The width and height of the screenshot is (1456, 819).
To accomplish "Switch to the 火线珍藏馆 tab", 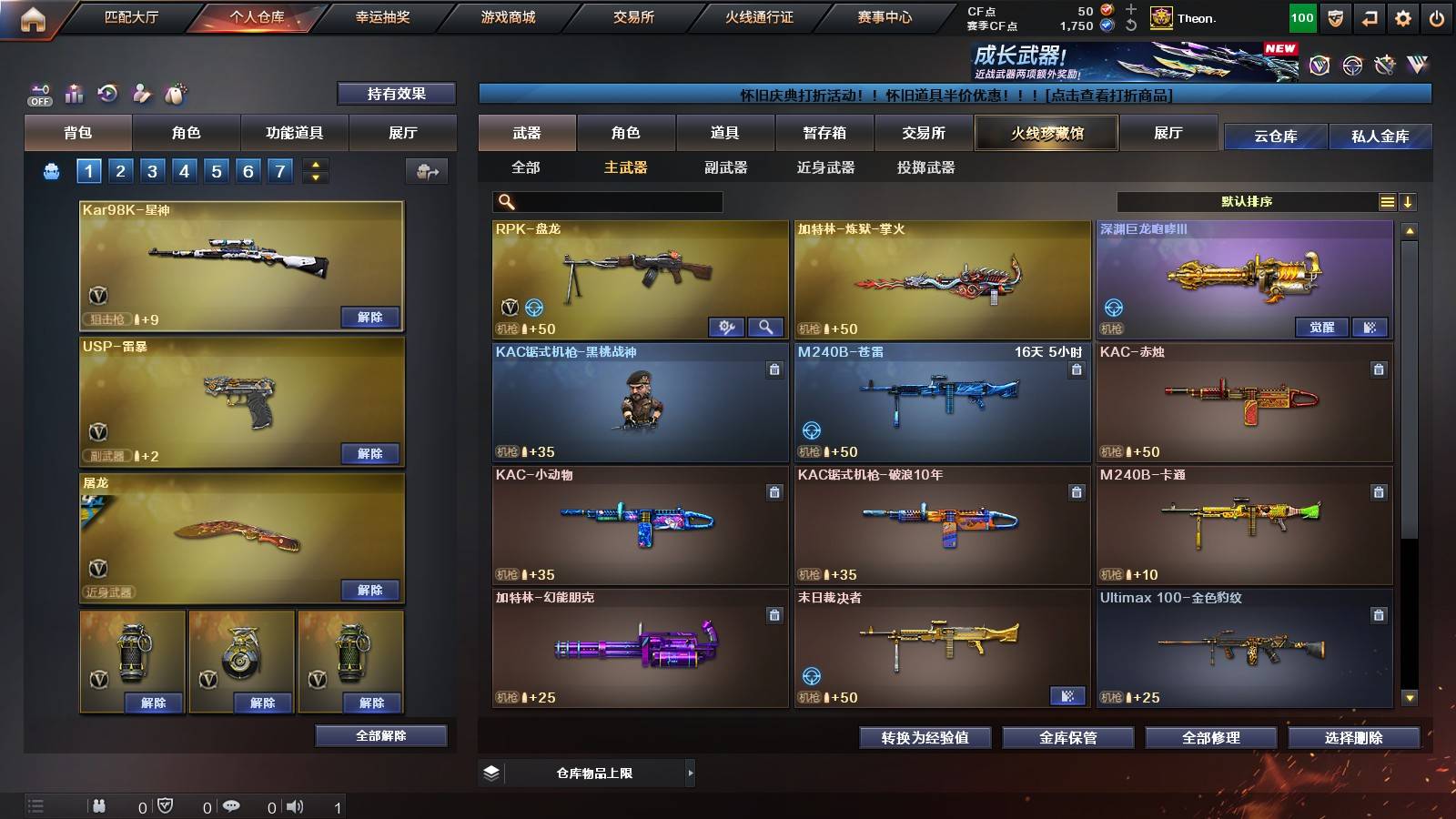I will (1046, 133).
